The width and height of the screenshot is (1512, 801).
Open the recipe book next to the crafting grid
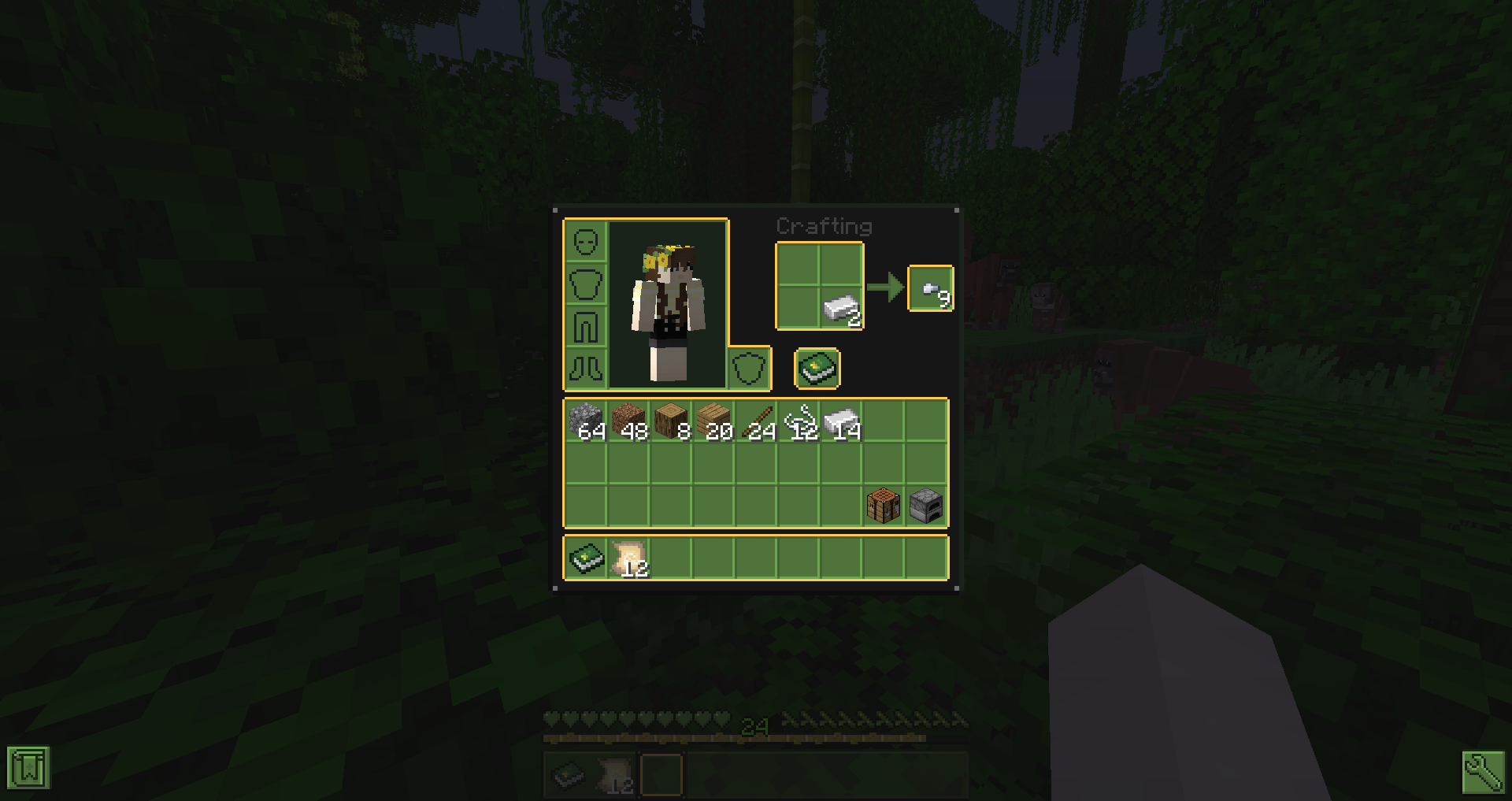pos(817,369)
